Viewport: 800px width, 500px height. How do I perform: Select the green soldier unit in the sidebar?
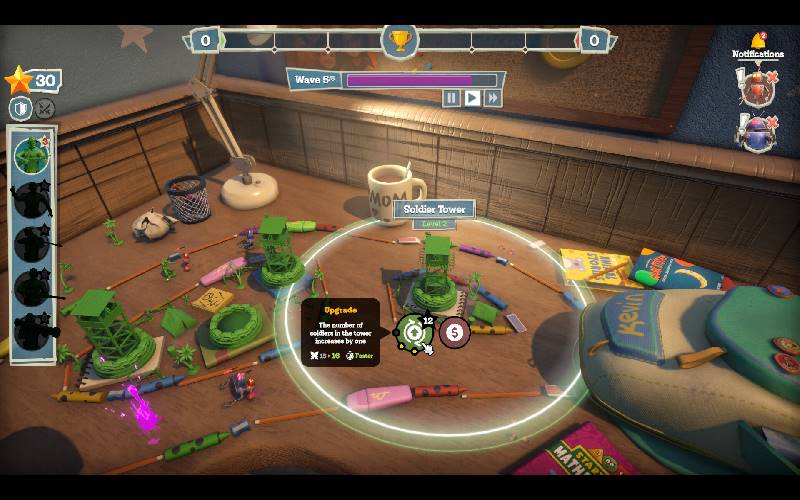tap(32, 154)
